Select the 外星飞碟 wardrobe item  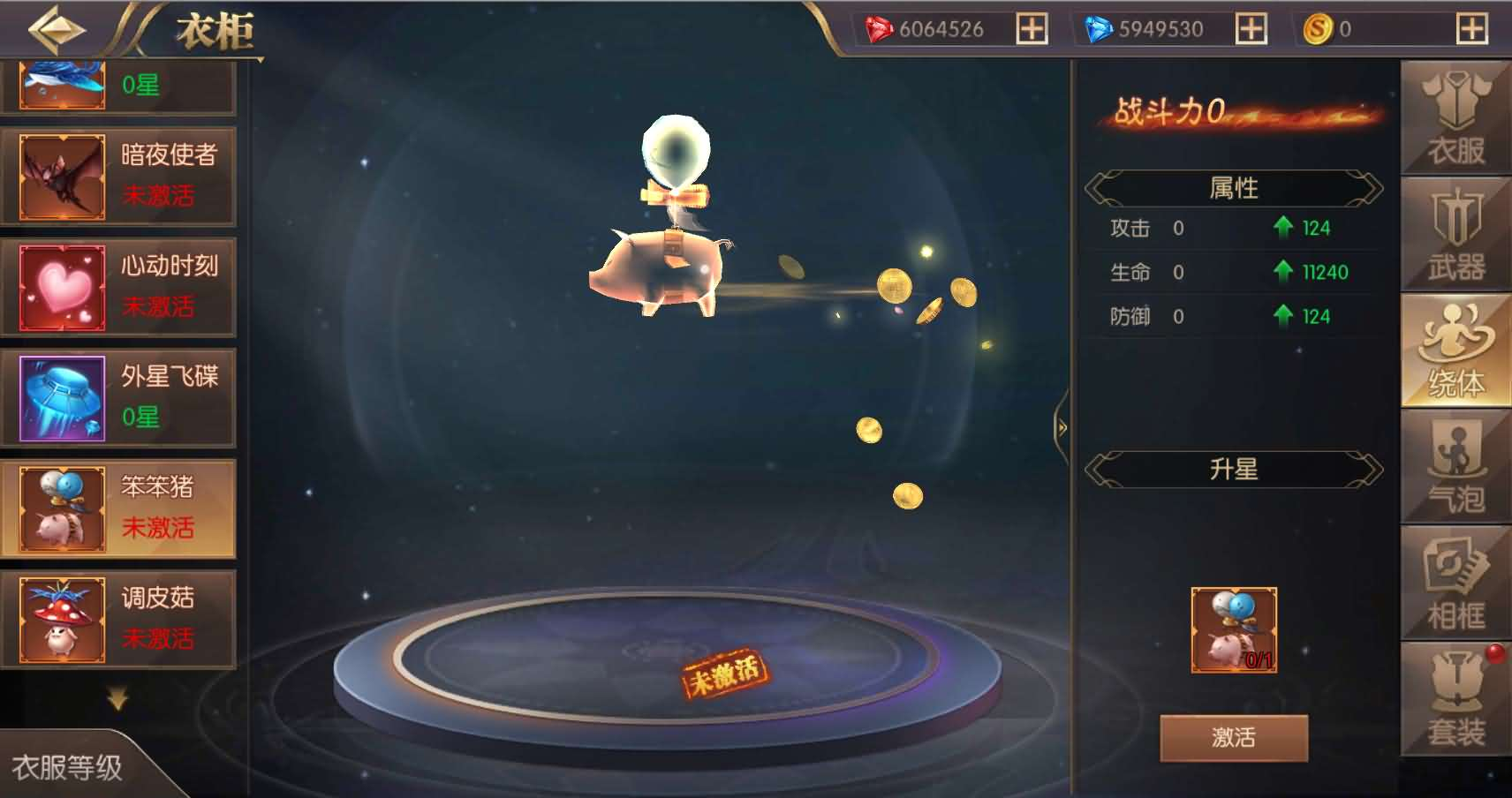119,397
